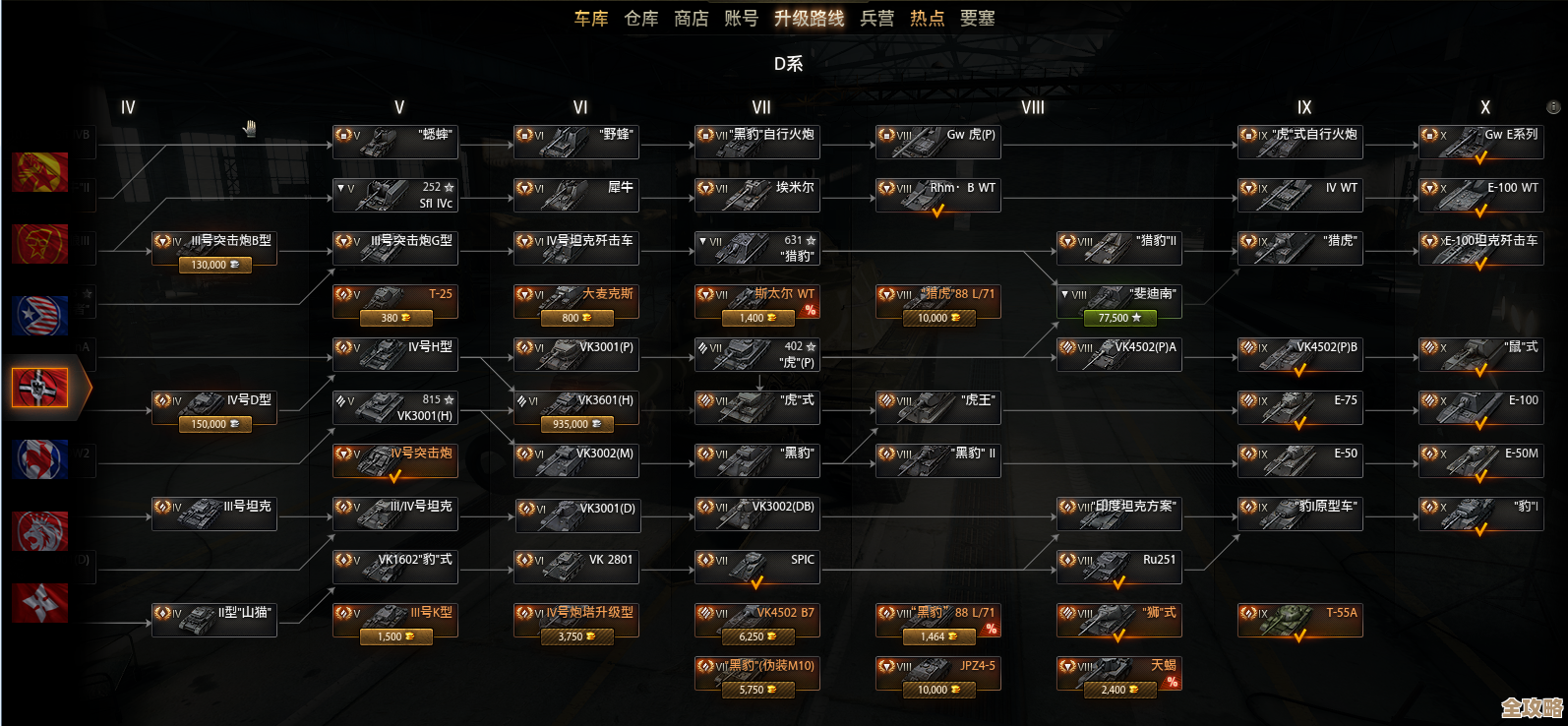Select the Gw E系列 artillery node
The image size is (1568, 726).
pyautogui.click(x=1480, y=141)
